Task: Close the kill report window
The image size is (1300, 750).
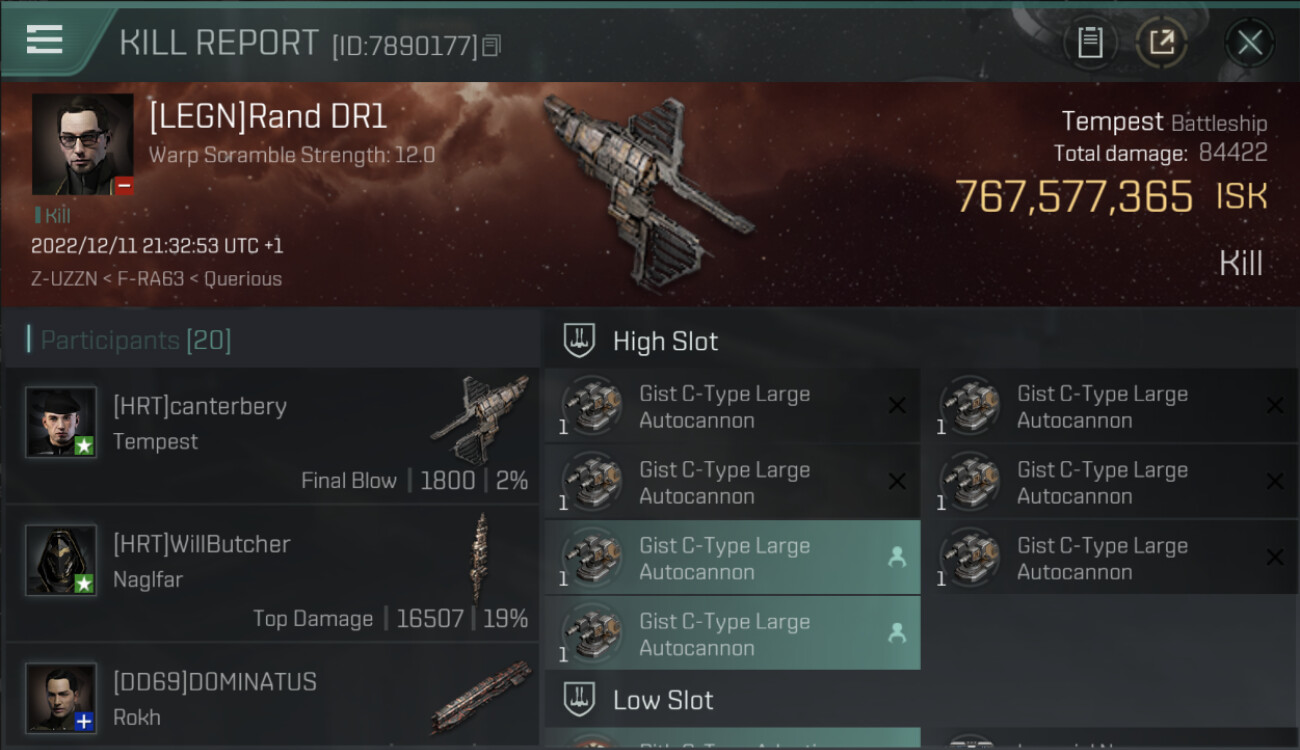Action: [1249, 42]
